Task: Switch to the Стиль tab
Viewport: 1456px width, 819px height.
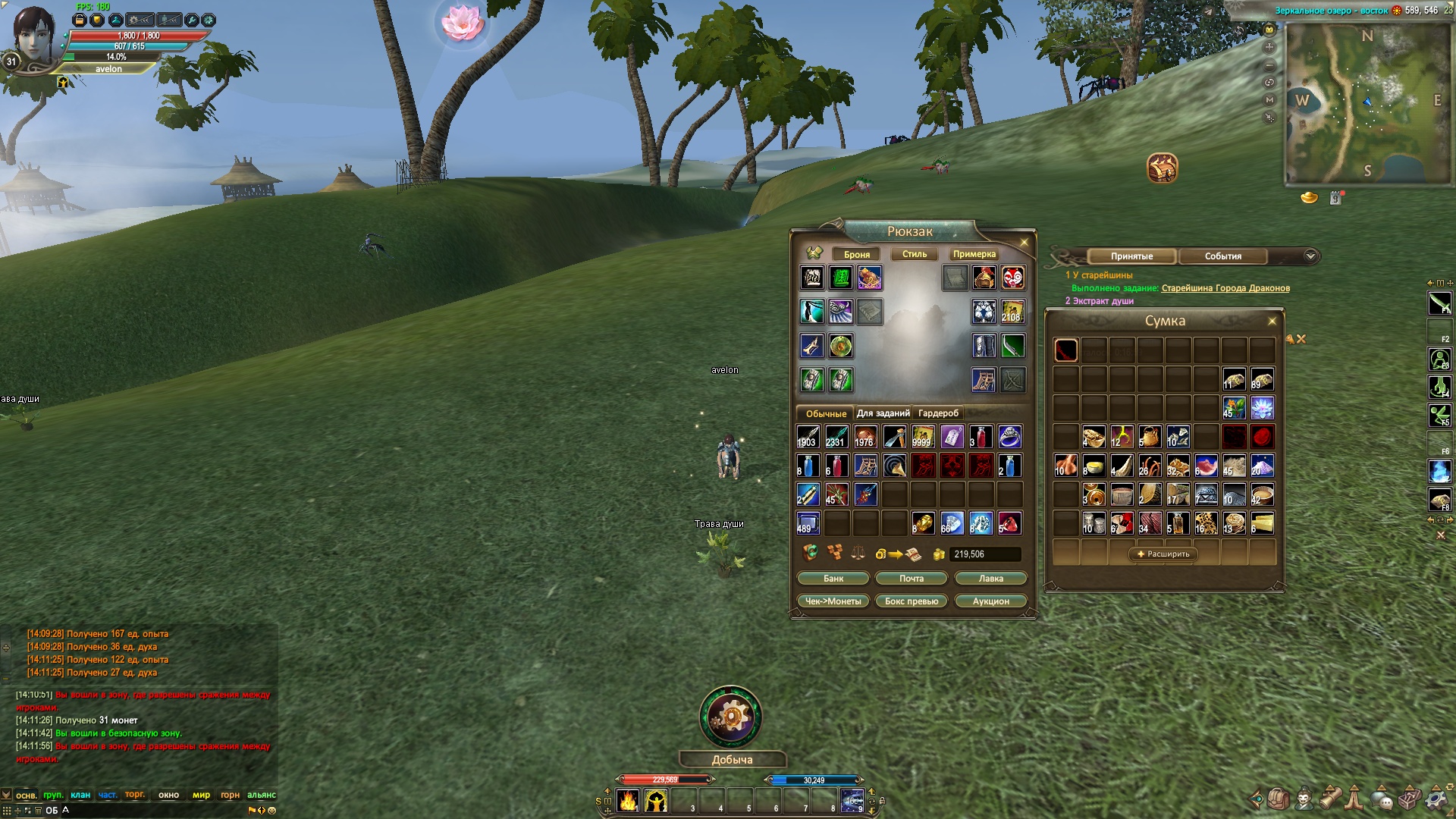Action: pos(914,255)
